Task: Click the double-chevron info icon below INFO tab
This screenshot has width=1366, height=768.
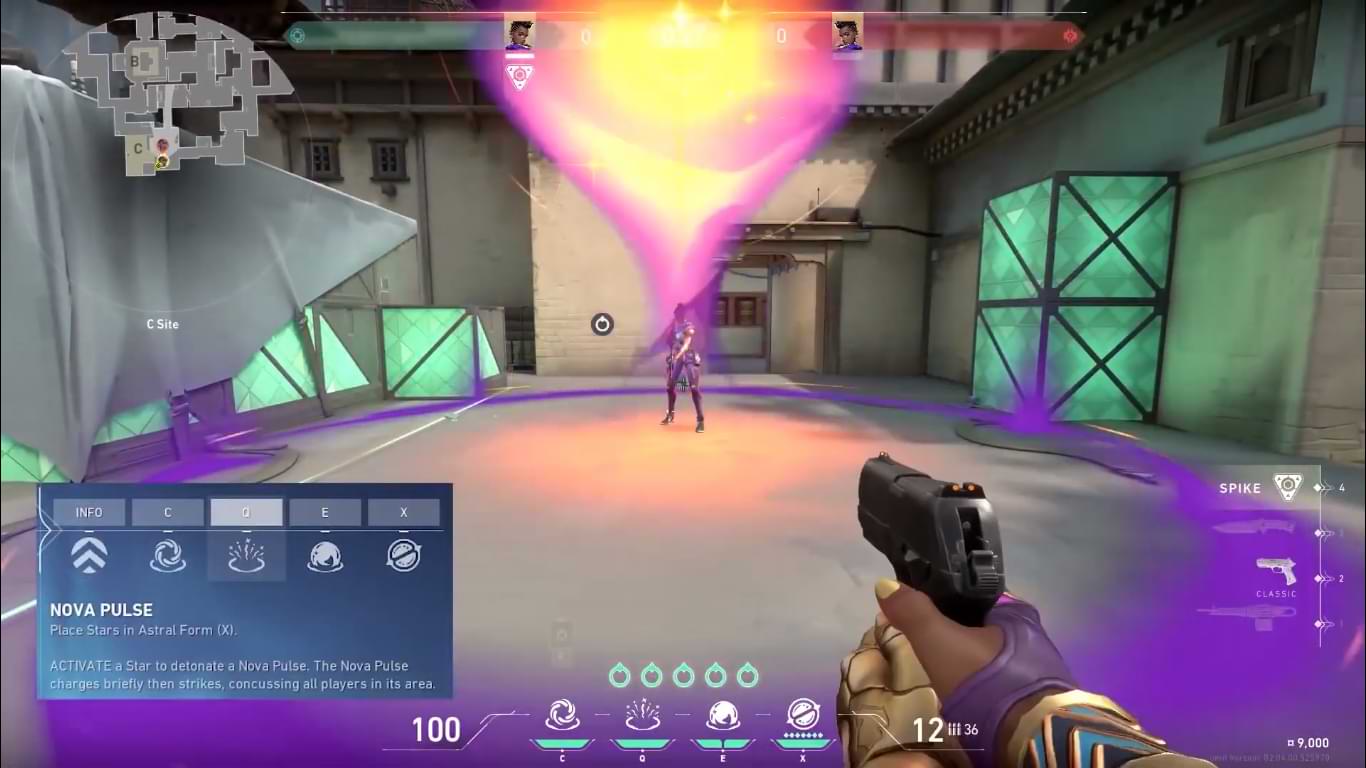Action: click(x=89, y=557)
